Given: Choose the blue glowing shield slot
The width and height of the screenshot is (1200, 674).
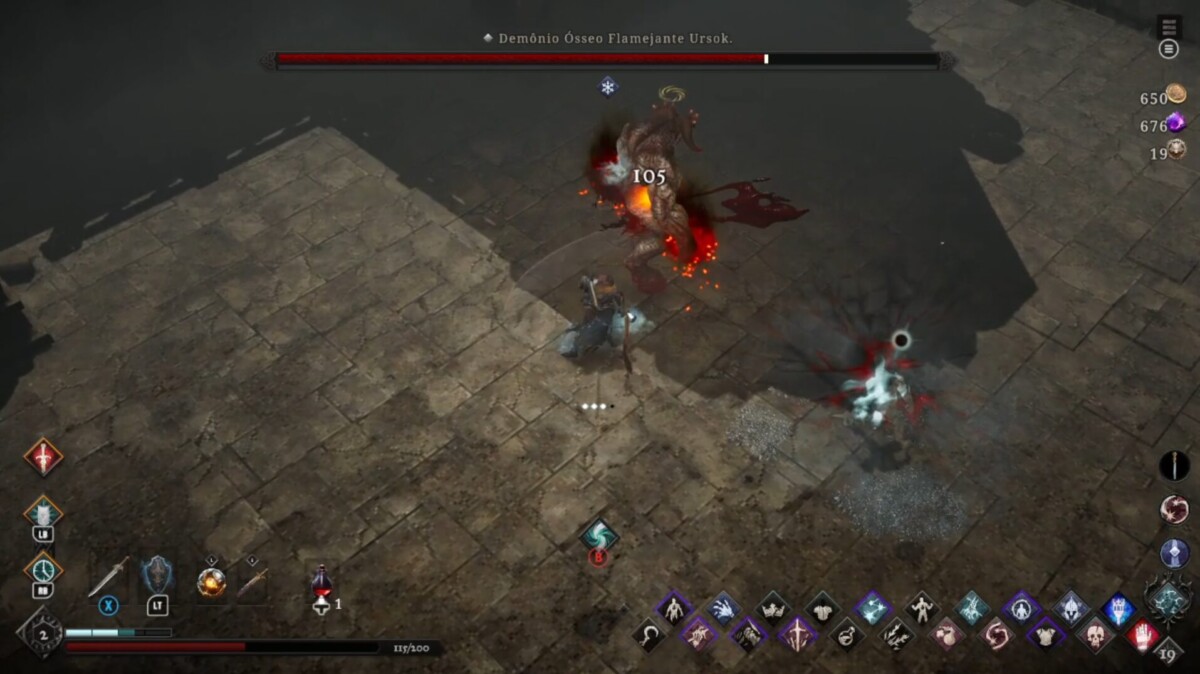Looking at the screenshot, I should (157, 575).
